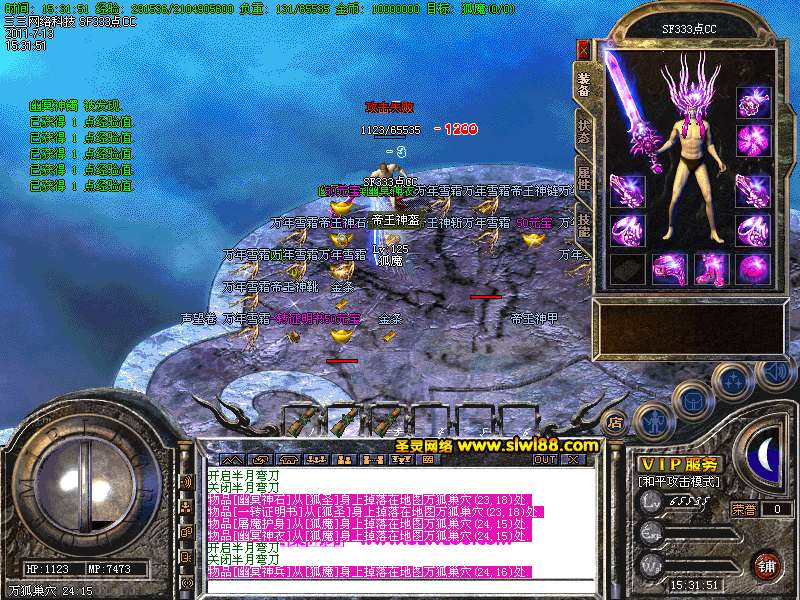This screenshot has width=800, height=600.
Task: Open the 圣灵网络 www.slwl88.com link
Action: (487, 445)
